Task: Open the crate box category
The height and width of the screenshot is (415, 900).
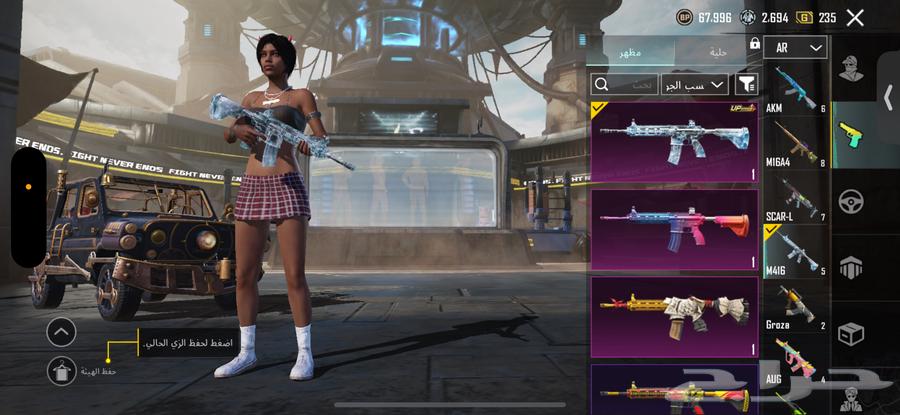Action: pyautogui.click(x=852, y=332)
